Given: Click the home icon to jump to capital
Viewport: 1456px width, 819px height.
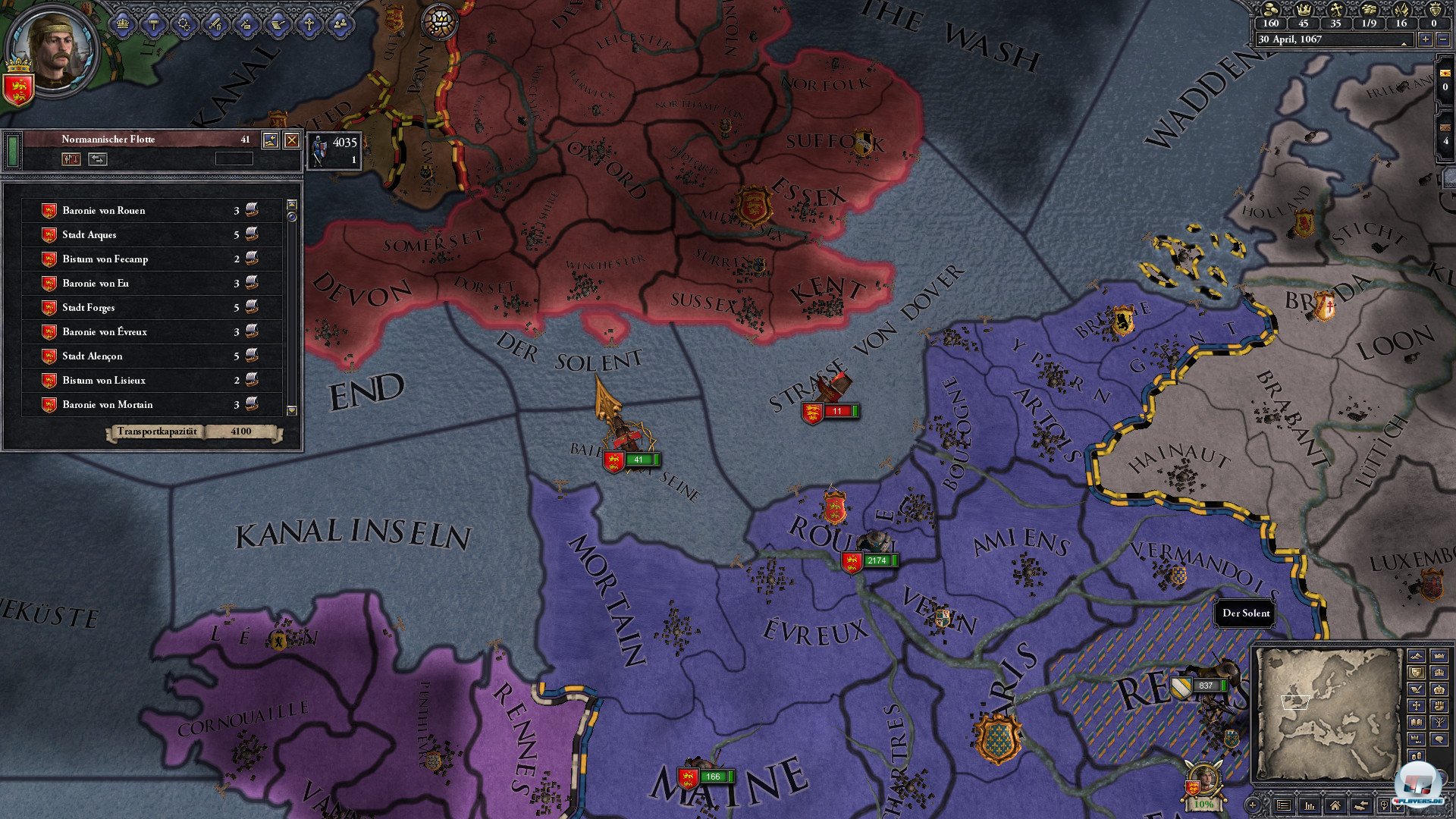Looking at the screenshot, I should (1335, 805).
